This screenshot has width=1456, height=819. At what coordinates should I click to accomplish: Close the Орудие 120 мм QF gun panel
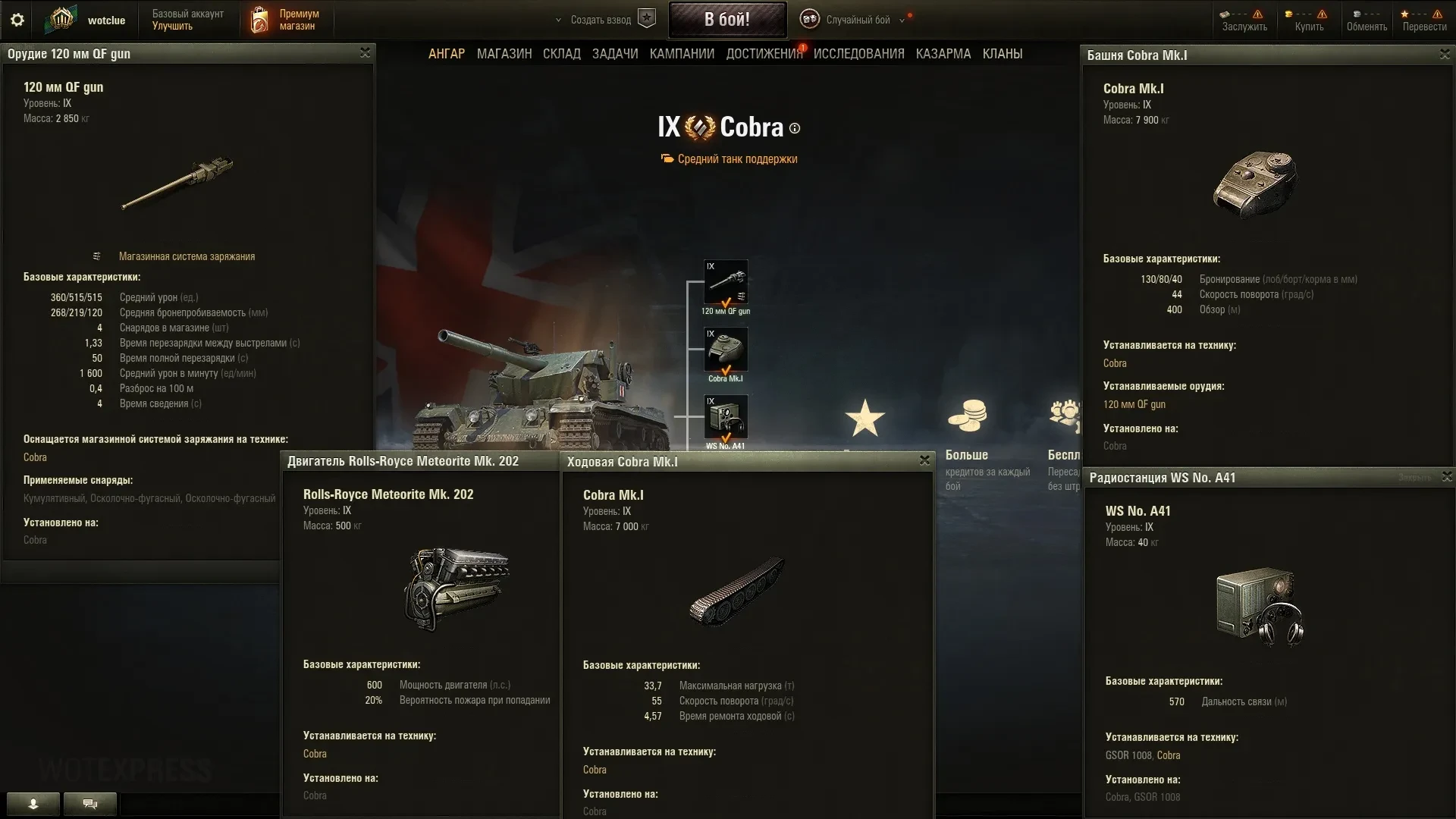coord(365,53)
